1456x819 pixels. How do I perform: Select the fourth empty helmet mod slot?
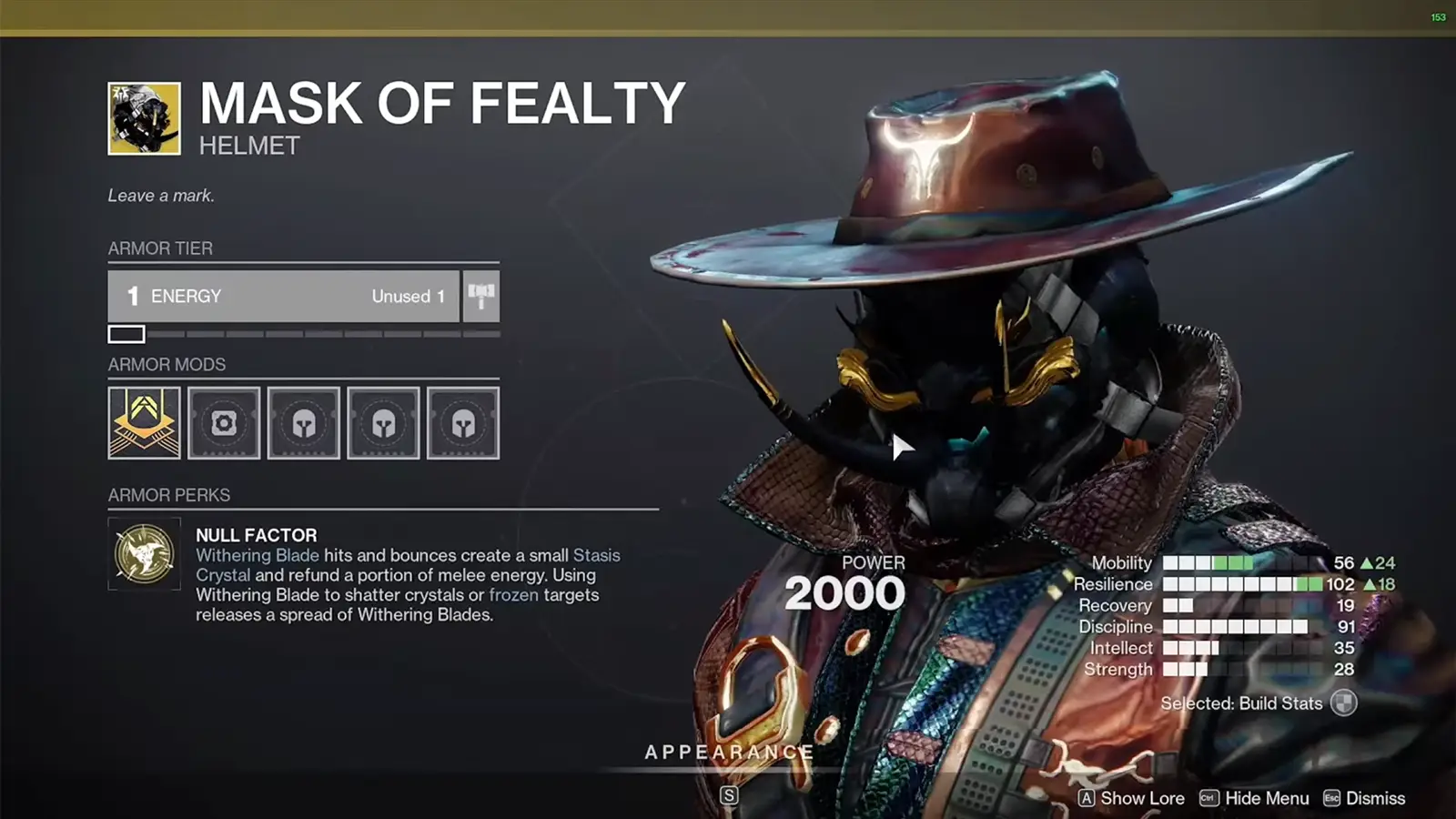[383, 422]
